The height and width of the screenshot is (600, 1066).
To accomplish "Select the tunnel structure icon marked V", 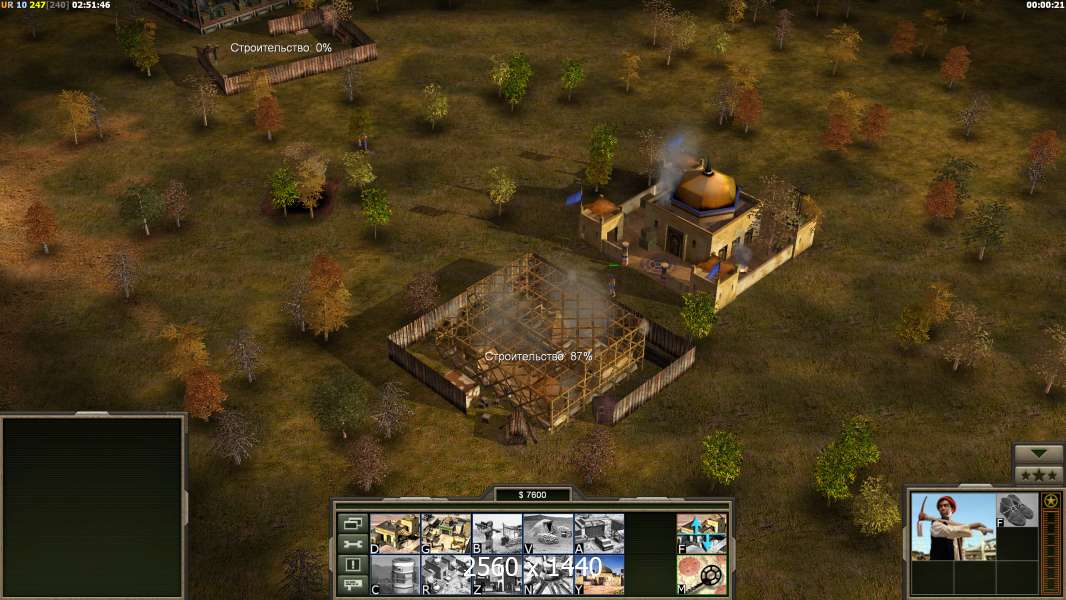I will click(548, 533).
